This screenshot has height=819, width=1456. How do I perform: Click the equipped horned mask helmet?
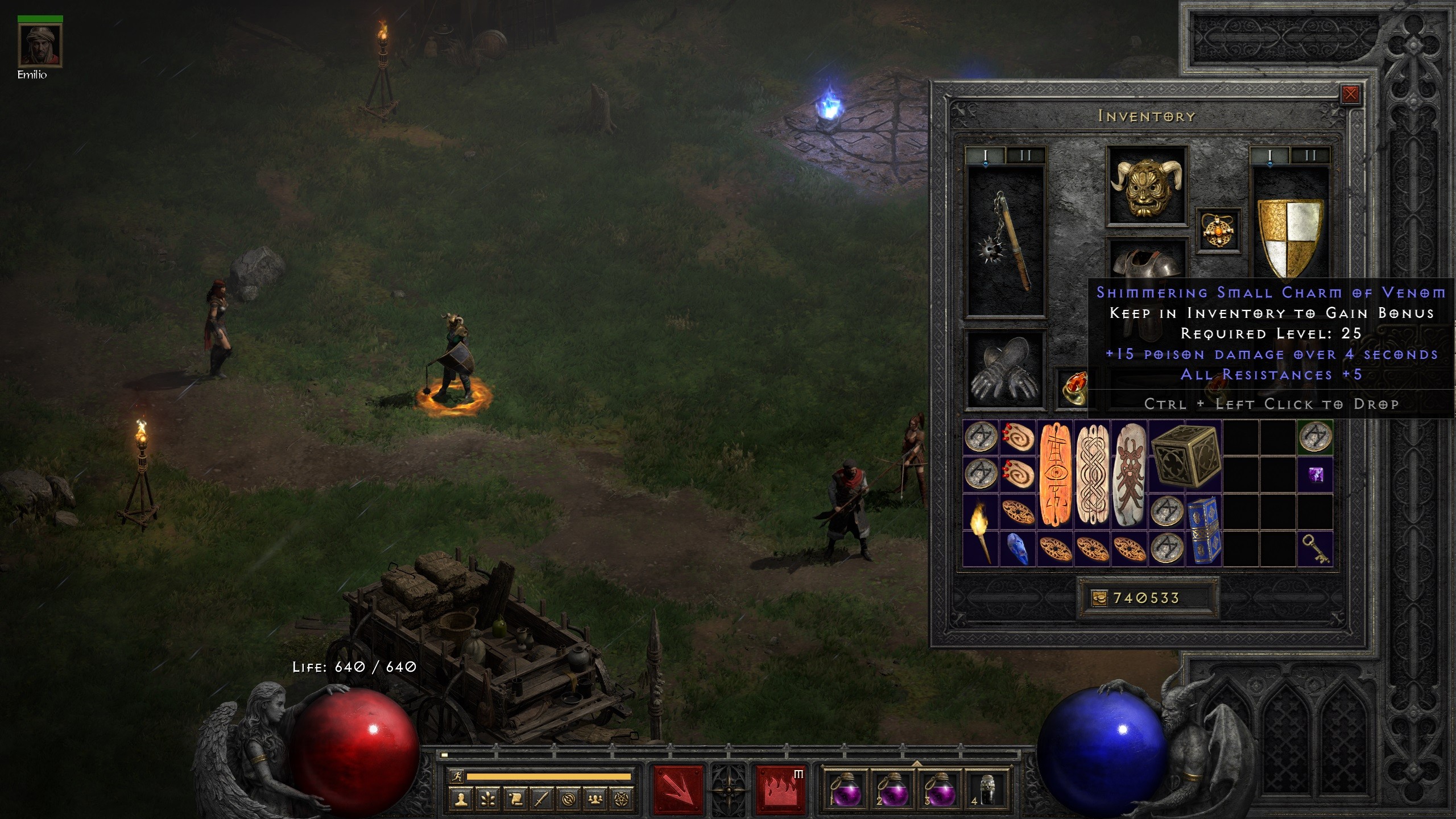click(x=1147, y=185)
